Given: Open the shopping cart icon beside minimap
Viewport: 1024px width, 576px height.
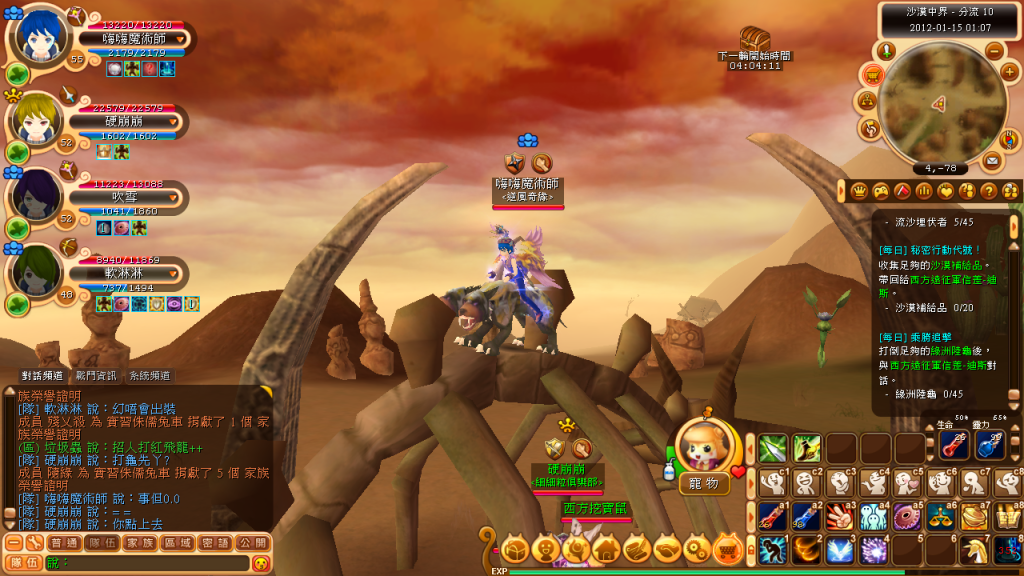Looking at the screenshot, I should click(872, 74).
